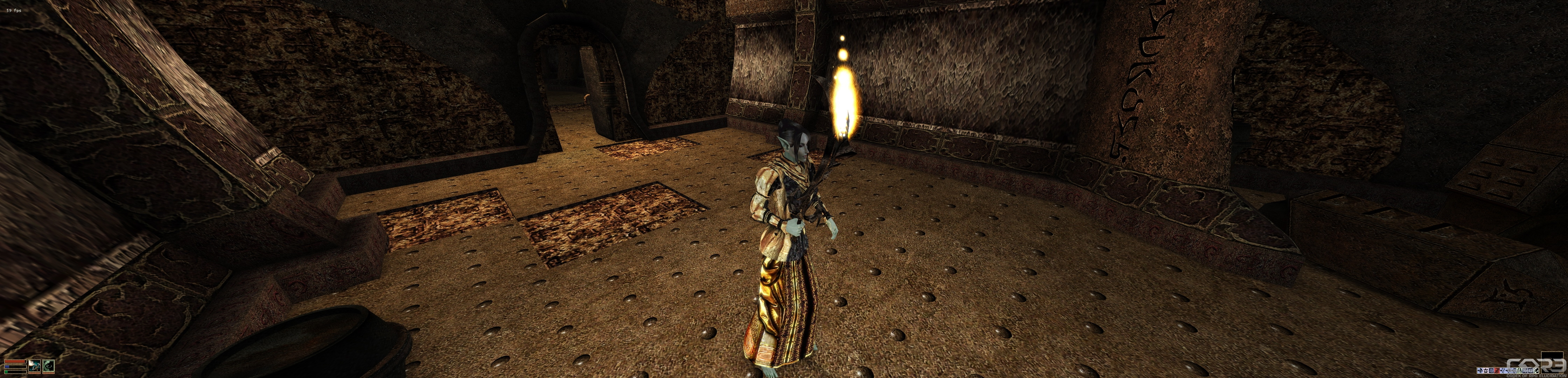1568x378 pixels.
Task: Click the flame active effect icon
Action: pos(1480,371)
